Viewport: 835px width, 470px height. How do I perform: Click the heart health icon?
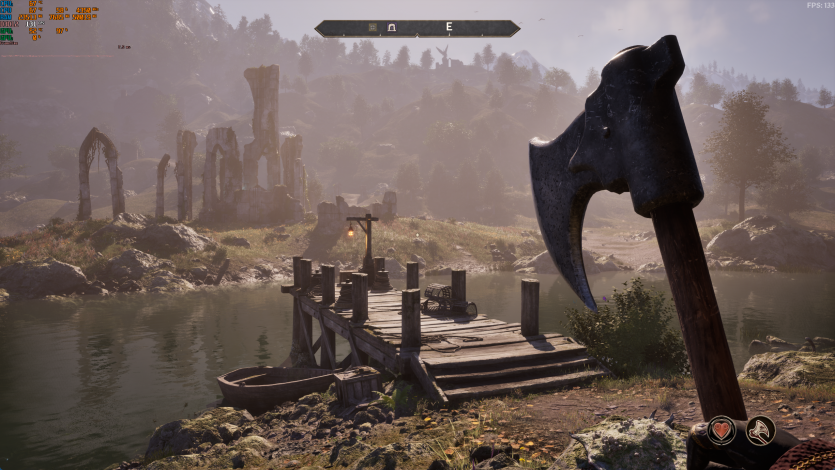(x=721, y=430)
